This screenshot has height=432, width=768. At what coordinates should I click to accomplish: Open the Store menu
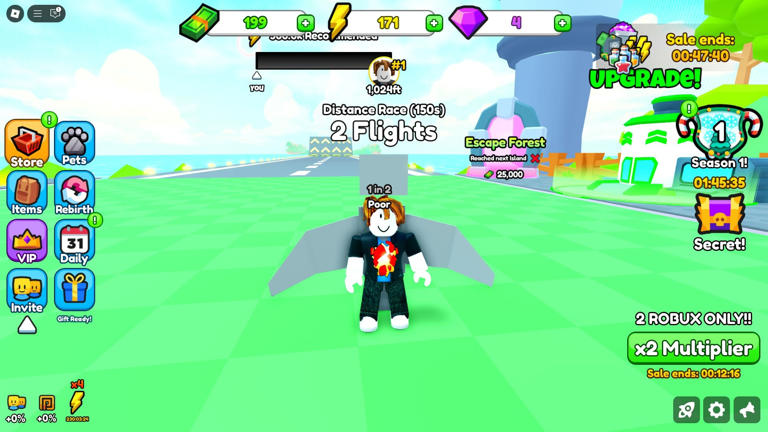point(27,144)
